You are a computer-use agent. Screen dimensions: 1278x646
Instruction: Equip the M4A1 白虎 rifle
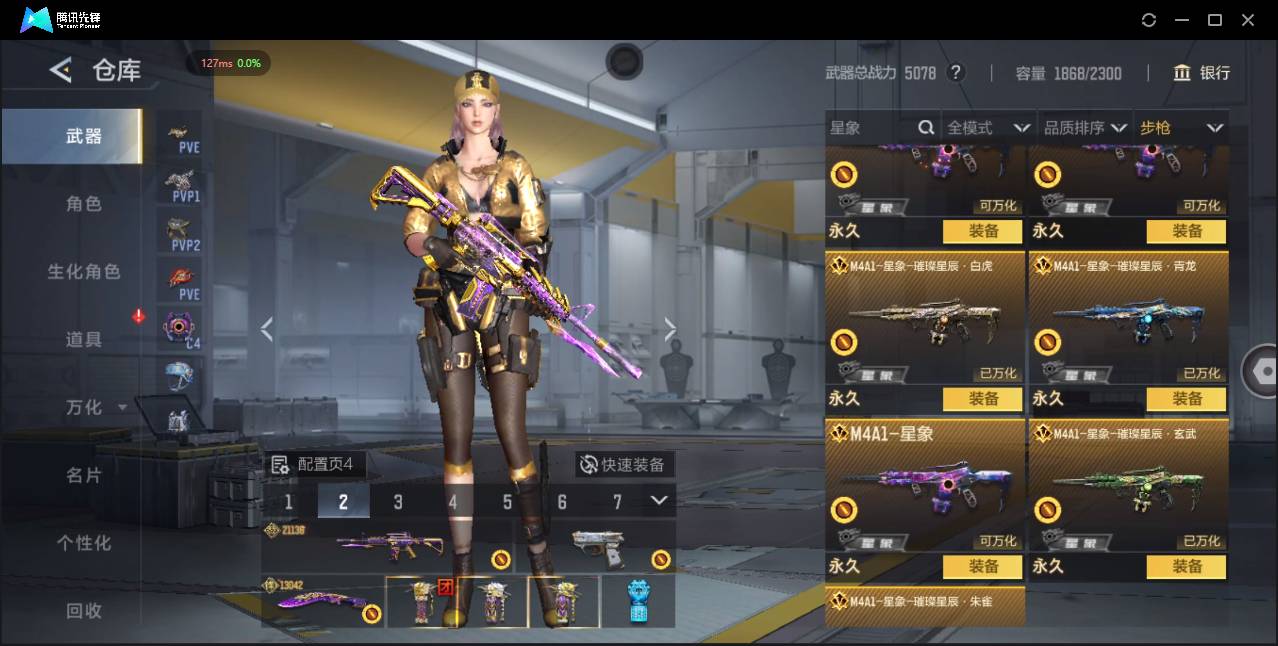point(983,399)
